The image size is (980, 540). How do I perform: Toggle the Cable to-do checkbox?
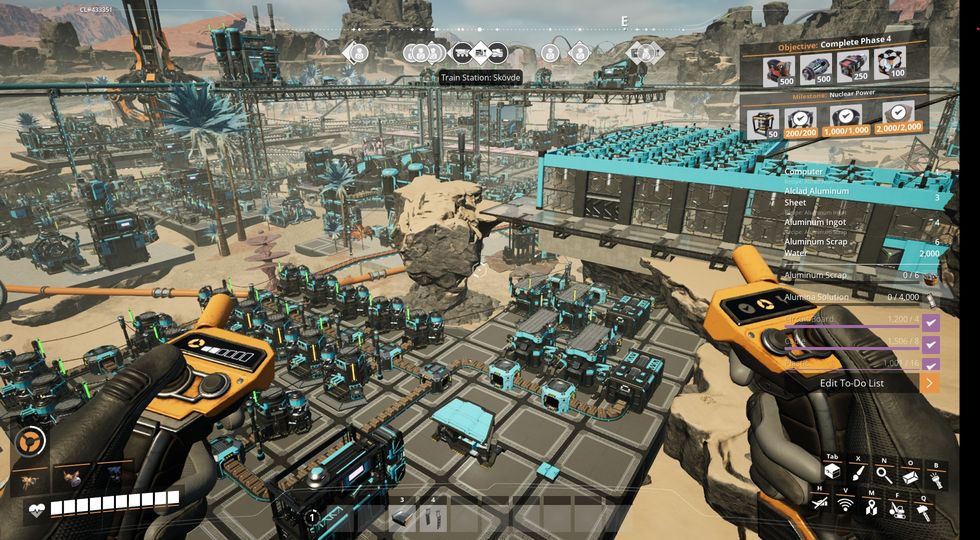[x=930, y=343]
